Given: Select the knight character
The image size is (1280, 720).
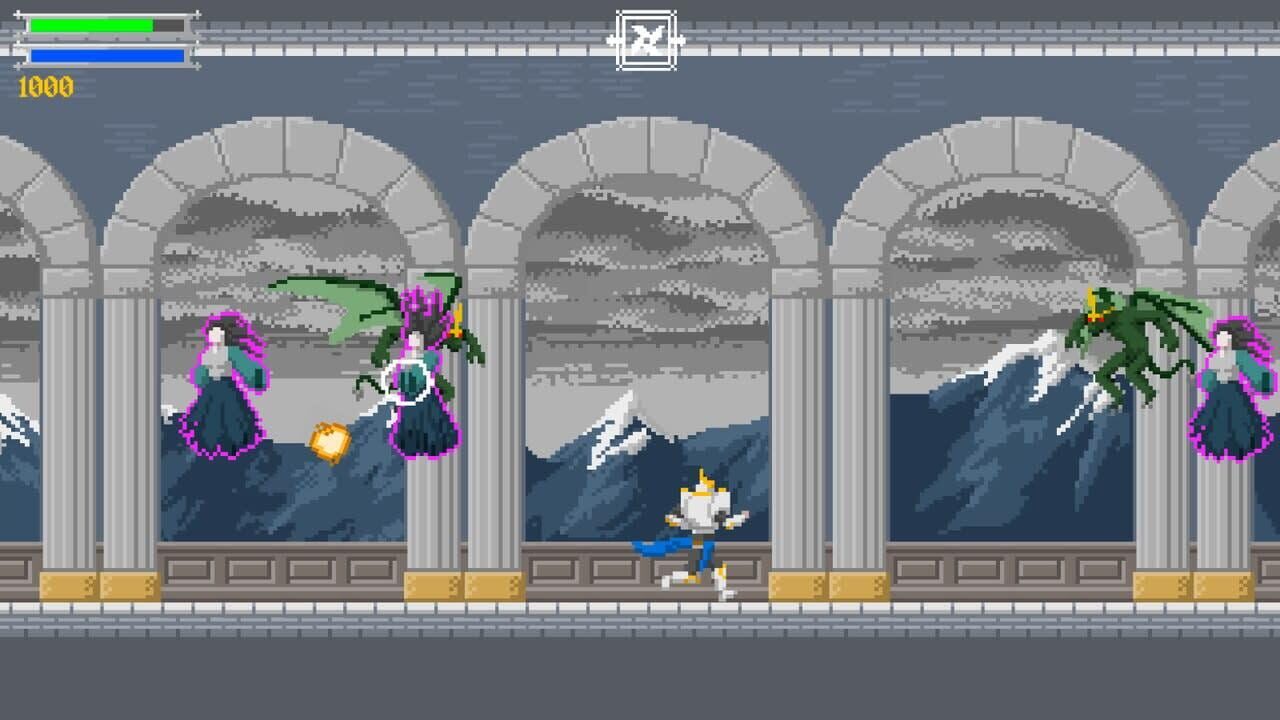Looking at the screenshot, I should pyautogui.click(x=700, y=520).
